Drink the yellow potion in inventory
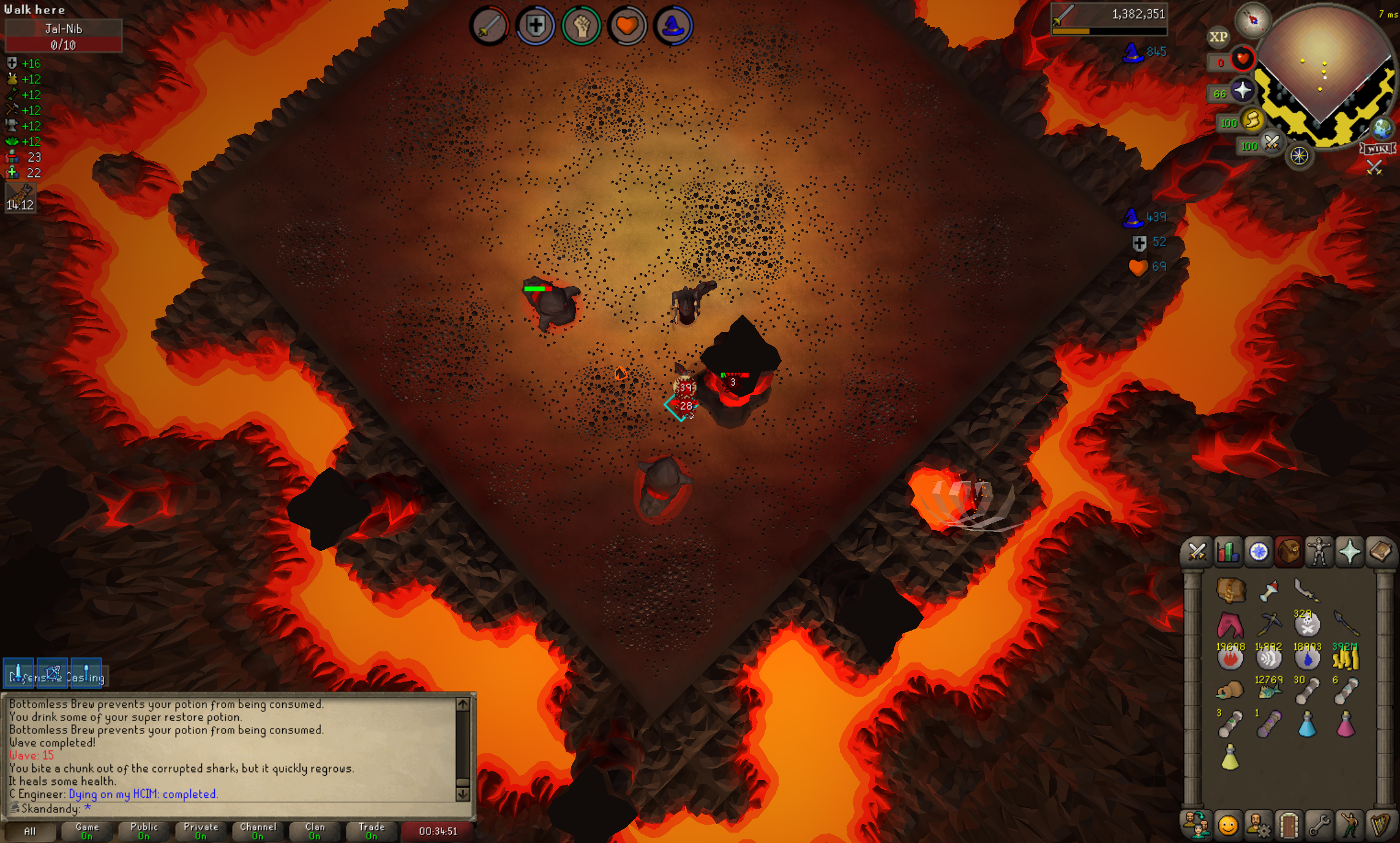1400x843 pixels. 1230,757
